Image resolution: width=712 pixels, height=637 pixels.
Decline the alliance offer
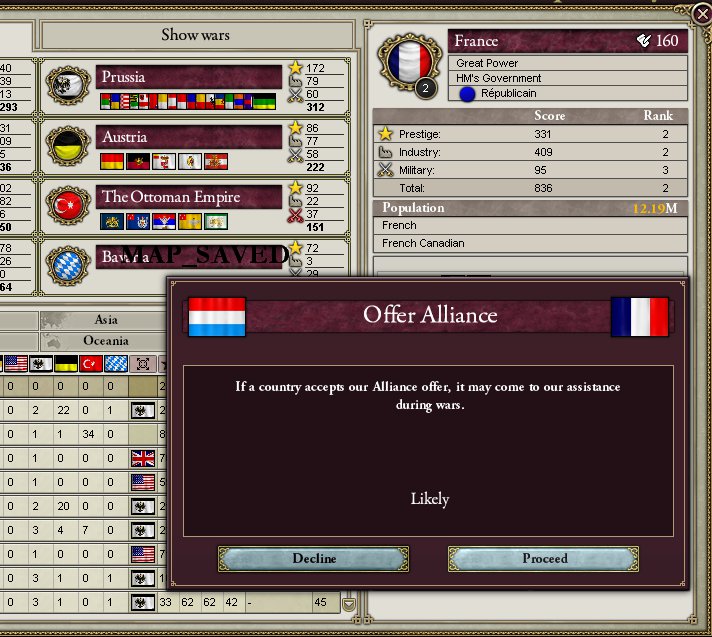pyautogui.click(x=314, y=558)
